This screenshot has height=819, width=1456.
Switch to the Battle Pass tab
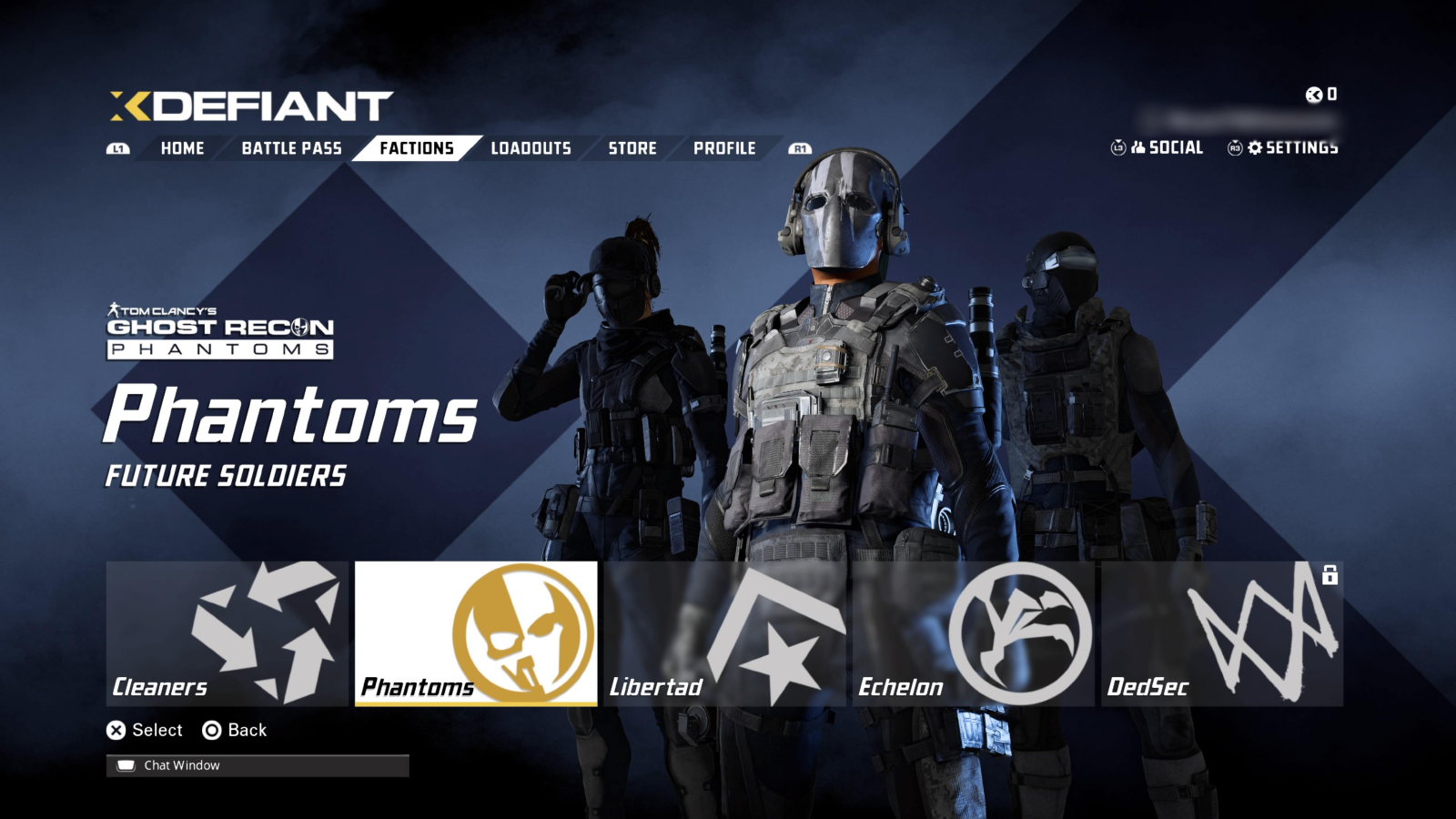point(290,147)
